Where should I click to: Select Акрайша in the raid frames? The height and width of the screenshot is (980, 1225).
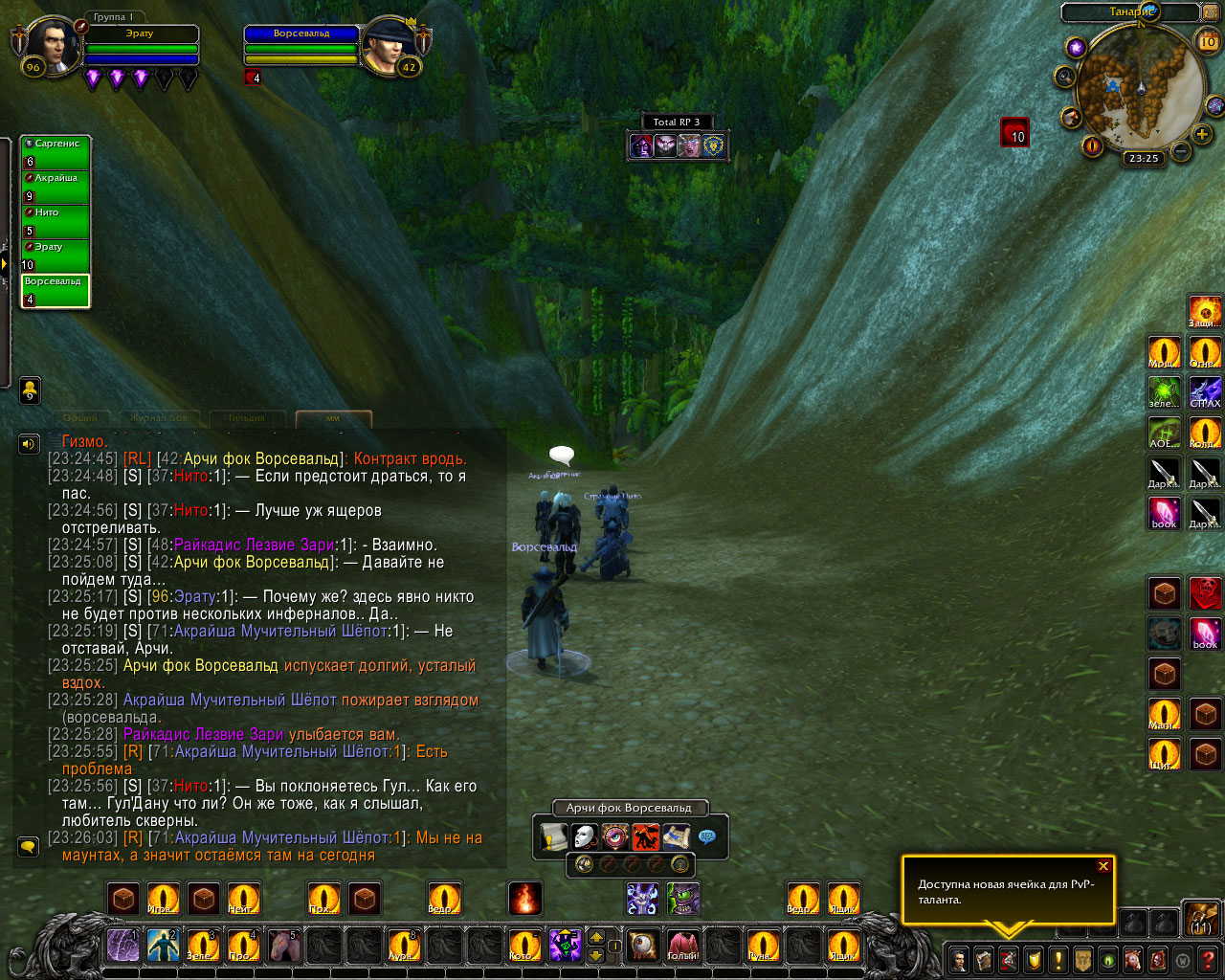tap(56, 187)
